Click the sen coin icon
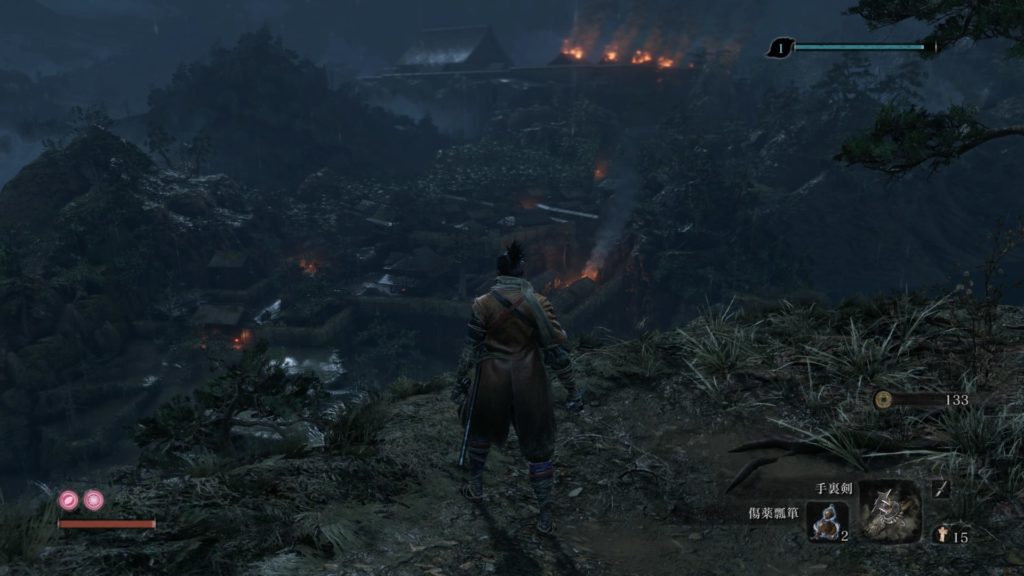The image size is (1024, 576). [x=883, y=399]
